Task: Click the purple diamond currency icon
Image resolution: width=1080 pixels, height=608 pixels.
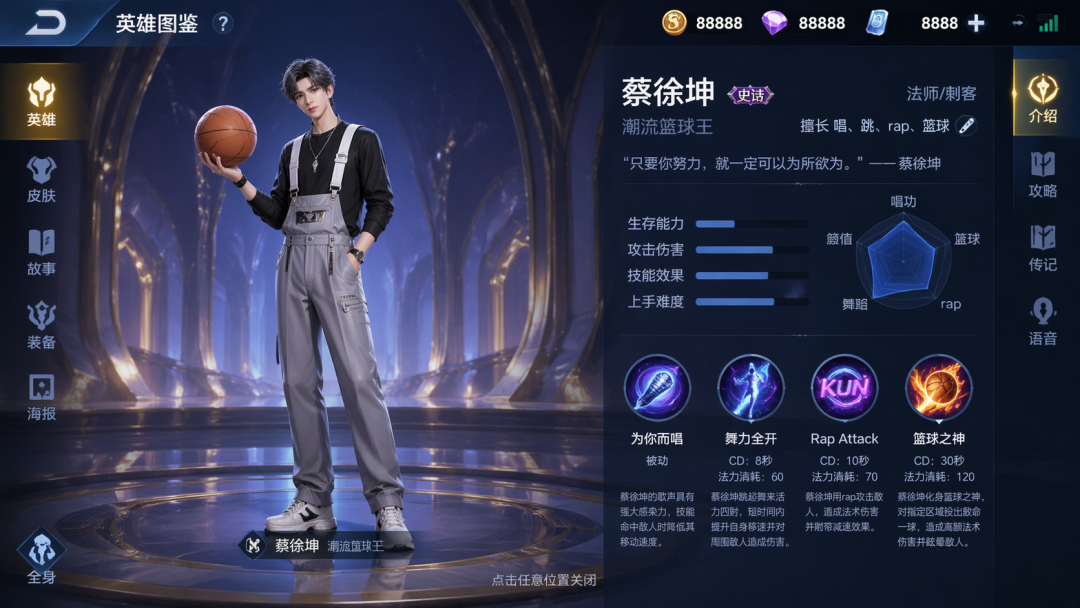Action: click(774, 23)
